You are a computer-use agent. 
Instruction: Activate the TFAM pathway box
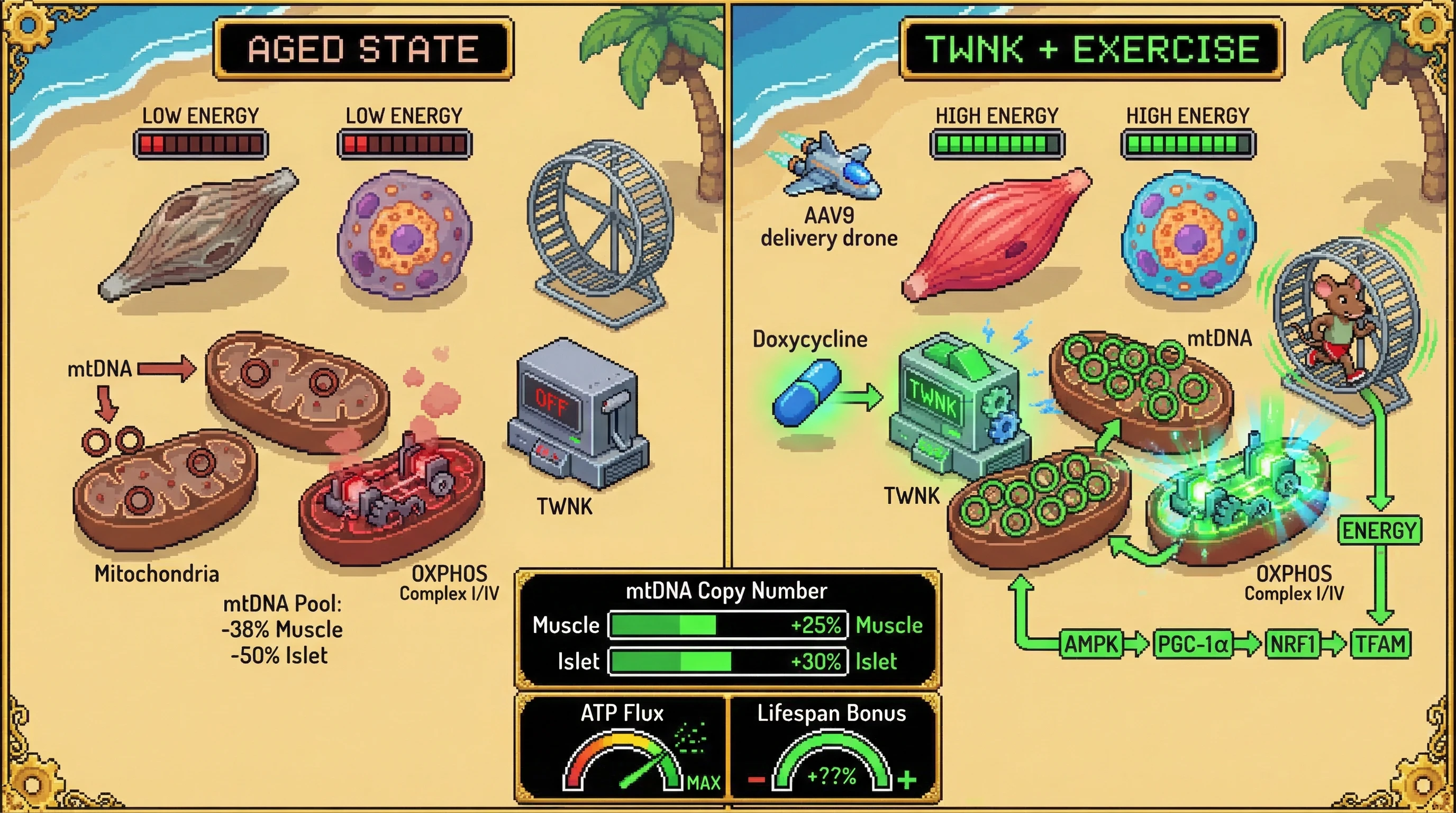point(1380,644)
